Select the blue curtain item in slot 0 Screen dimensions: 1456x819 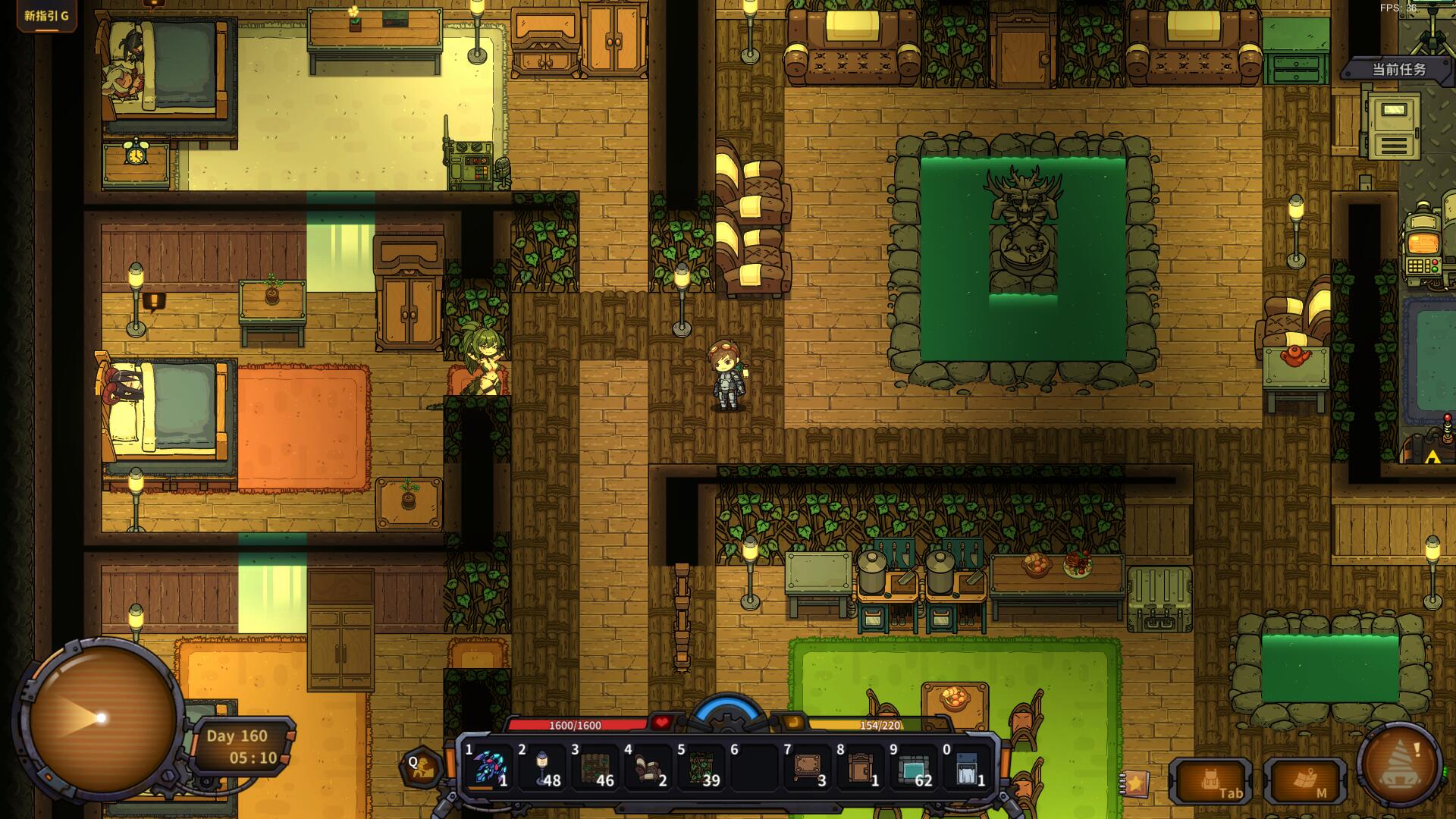(968, 767)
